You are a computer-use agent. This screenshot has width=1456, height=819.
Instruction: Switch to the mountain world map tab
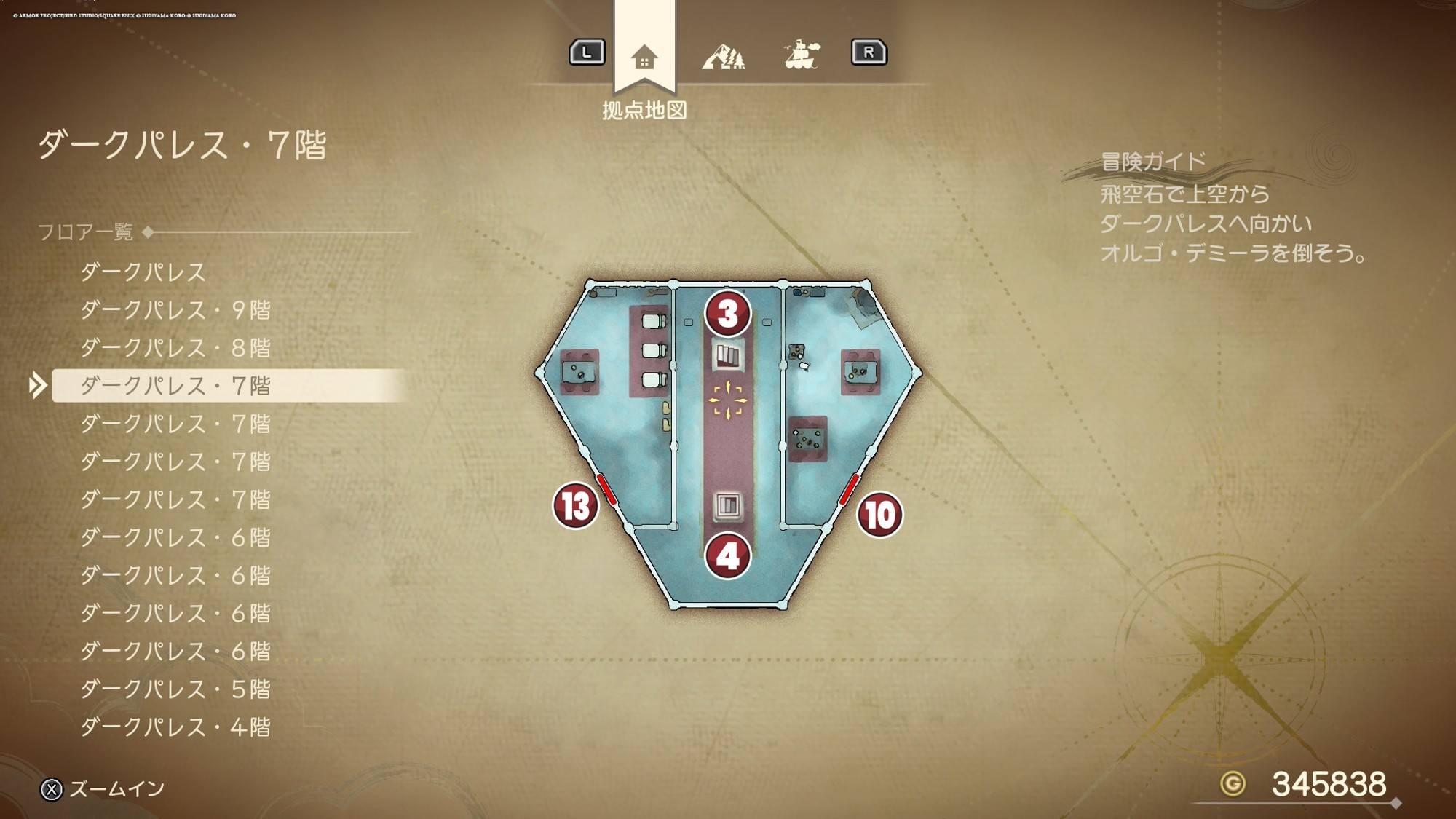pyautogui.click(x=723, y=55)
